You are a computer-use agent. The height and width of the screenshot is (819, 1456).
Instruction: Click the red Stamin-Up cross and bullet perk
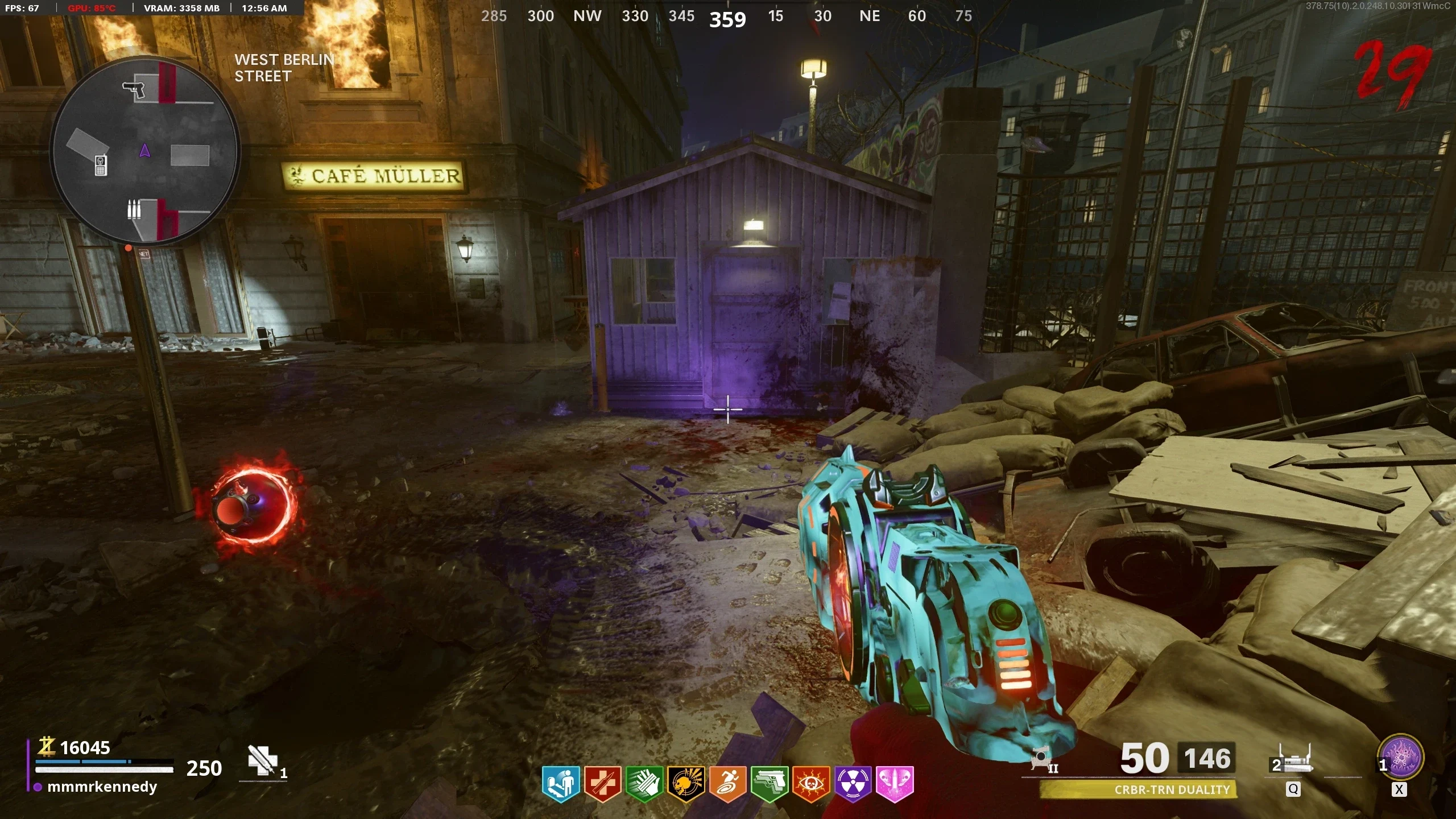tap(602, 784)
